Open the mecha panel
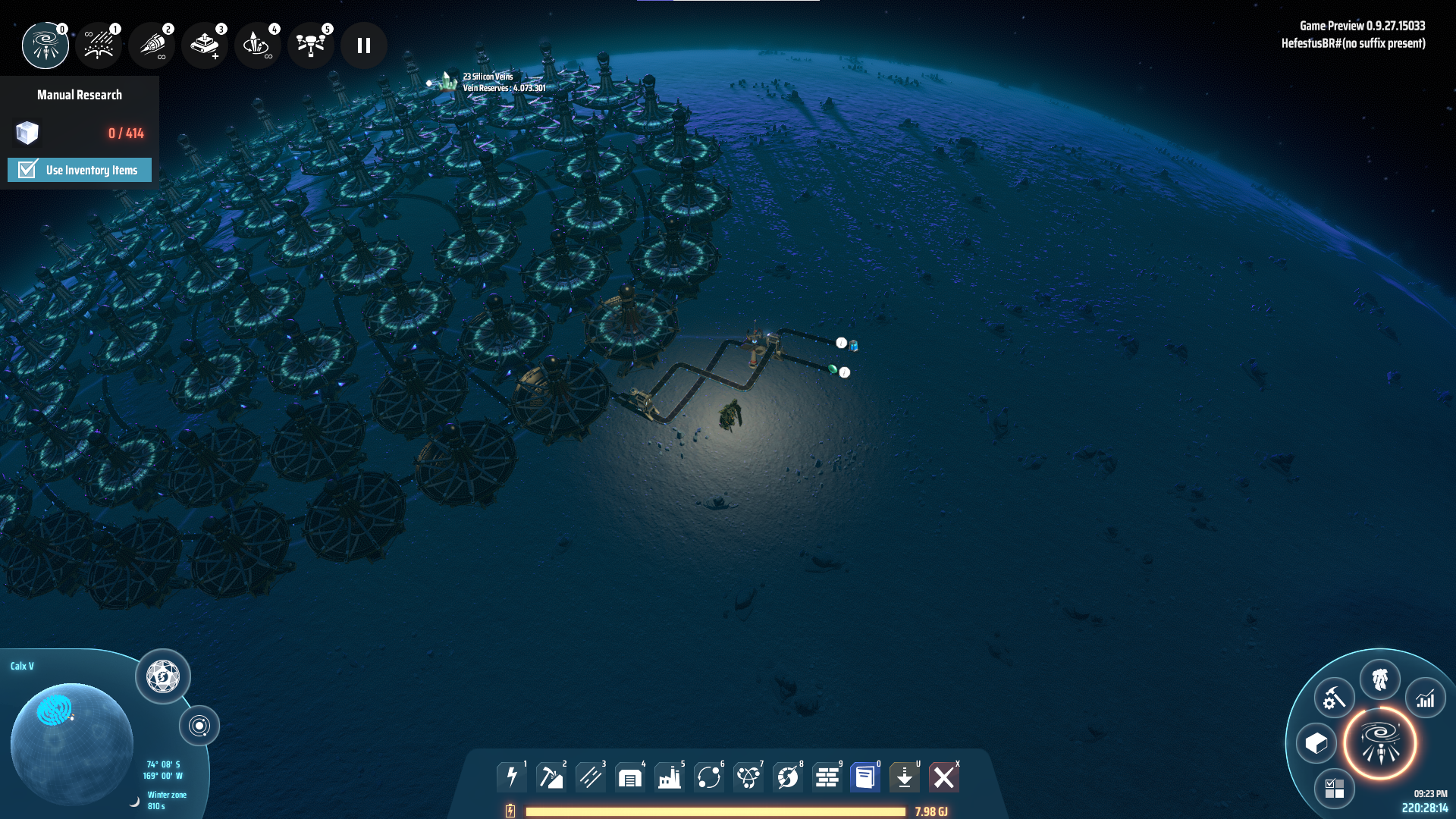This screenshot has height=819, width=1456. pyautogui.click(x=1380, y=679)
